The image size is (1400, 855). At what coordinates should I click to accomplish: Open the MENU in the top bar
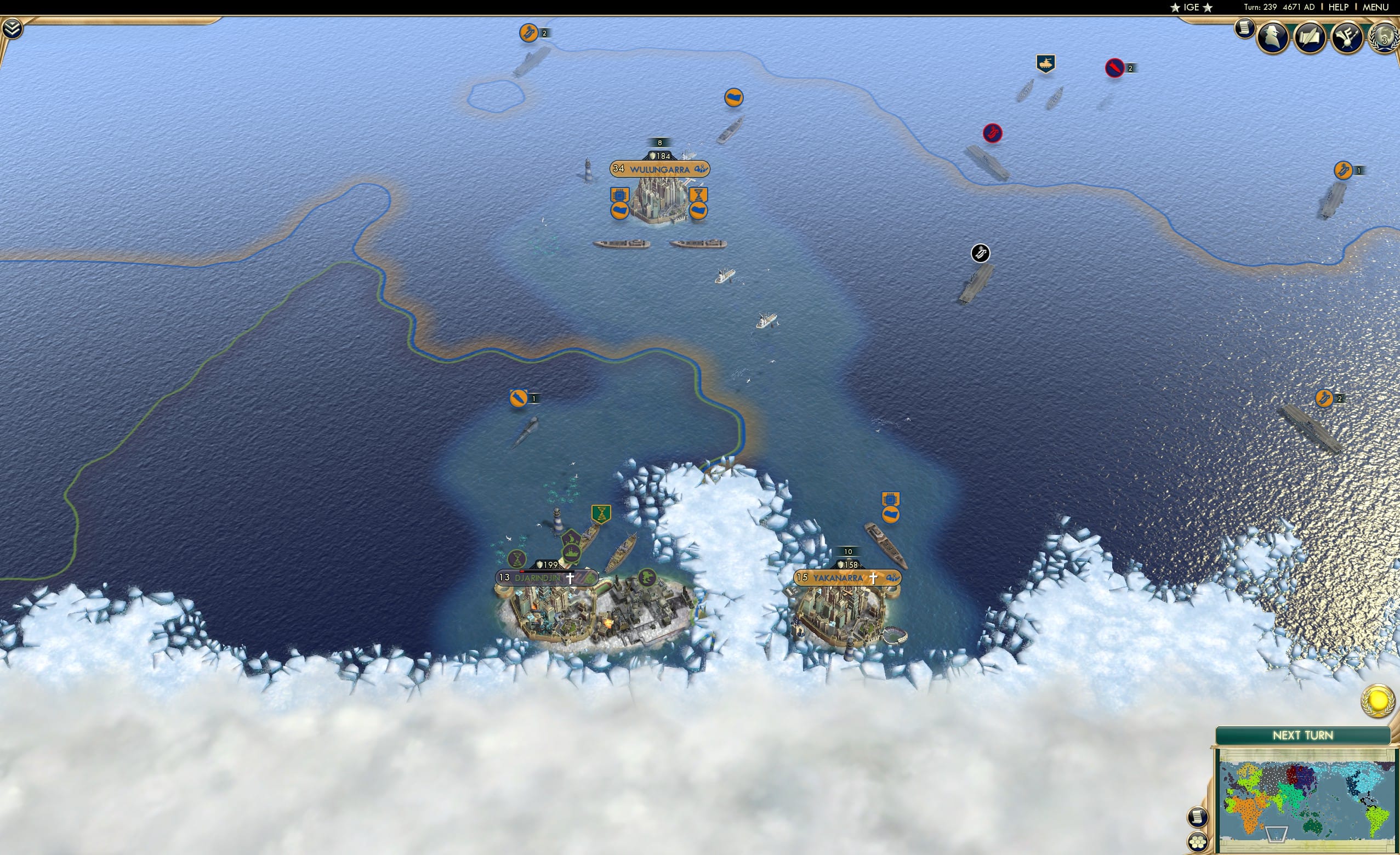tap(1375, 7)
